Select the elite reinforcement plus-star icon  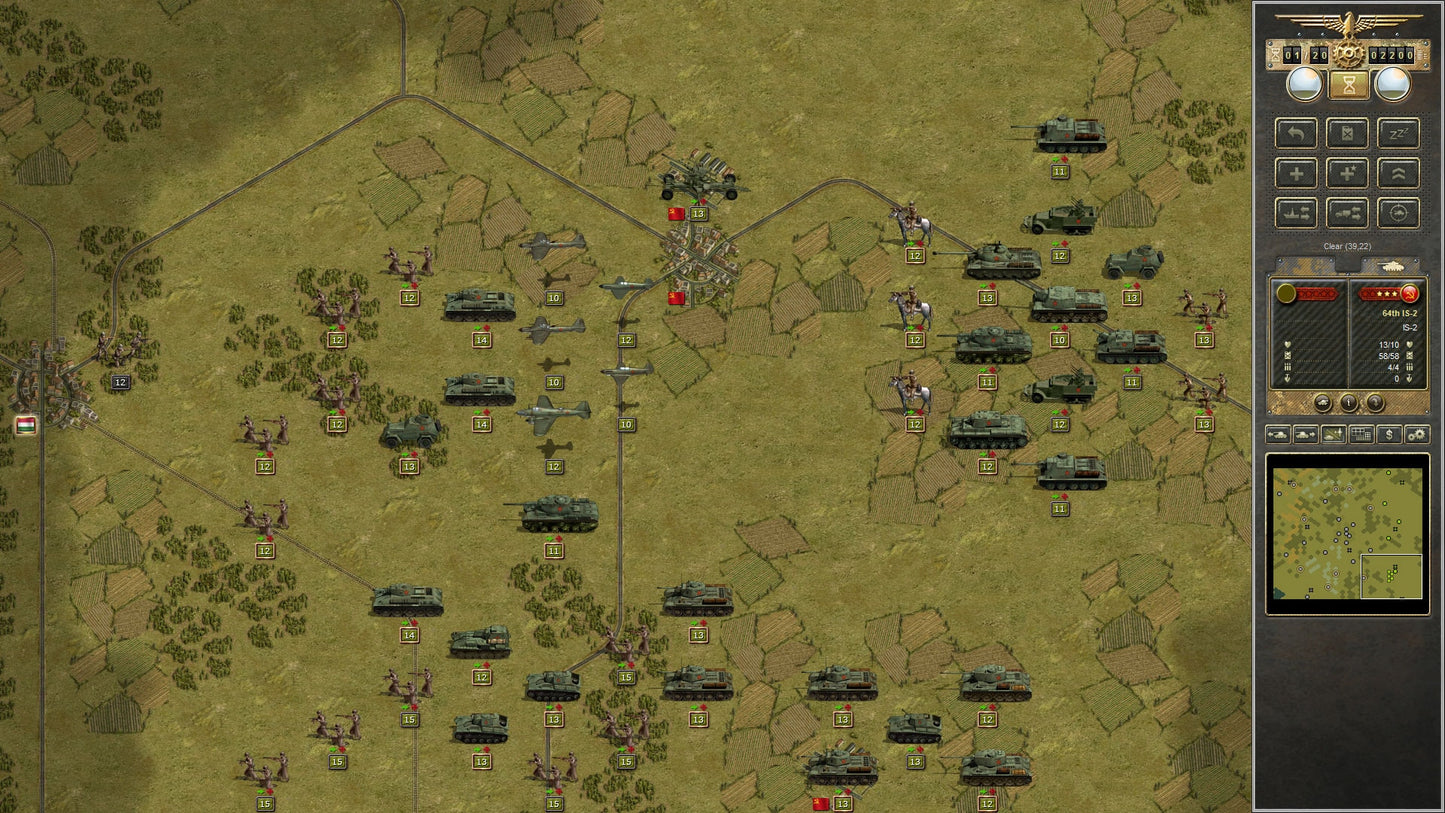point(1347,174)
